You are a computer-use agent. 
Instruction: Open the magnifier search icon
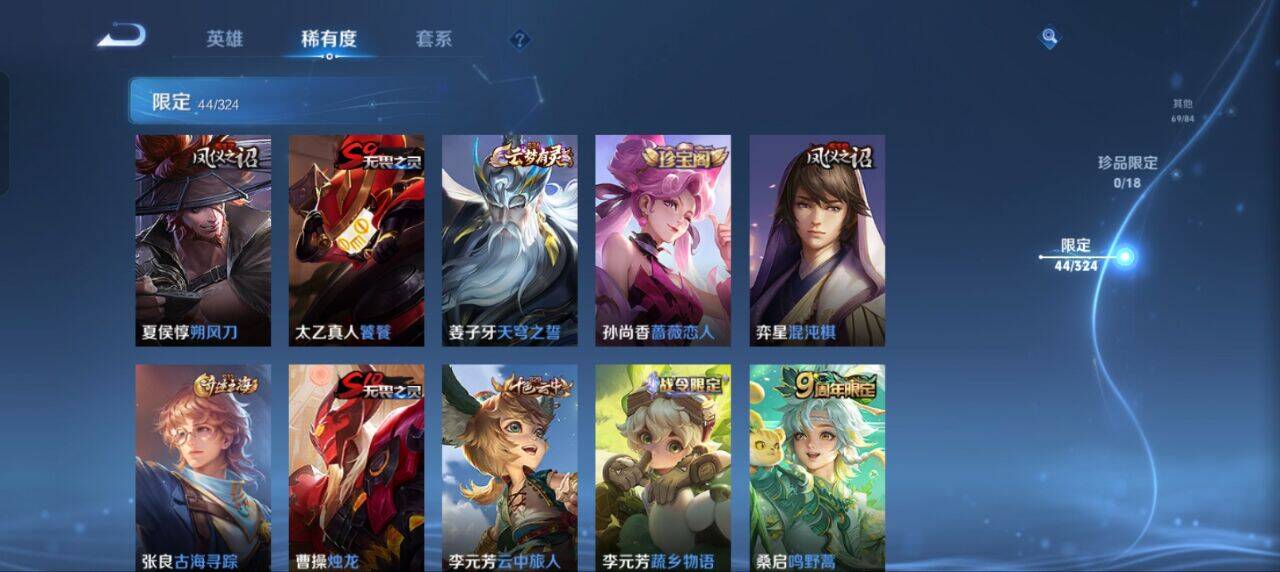pos(1049,38)
